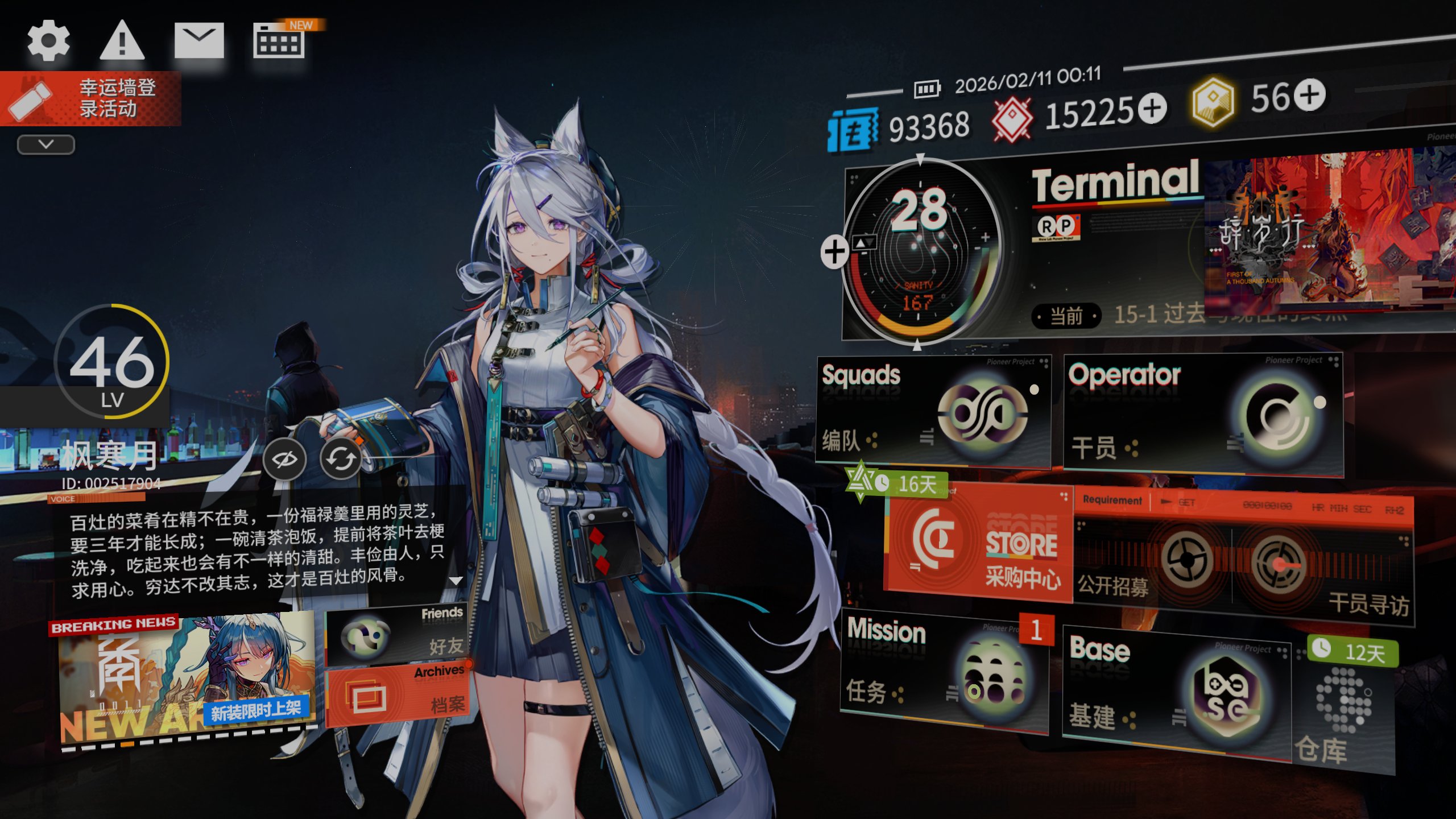This screenshot has height=819, width=1456.
Task: Open the calendar marked NEW
Action: coord(279,42)
